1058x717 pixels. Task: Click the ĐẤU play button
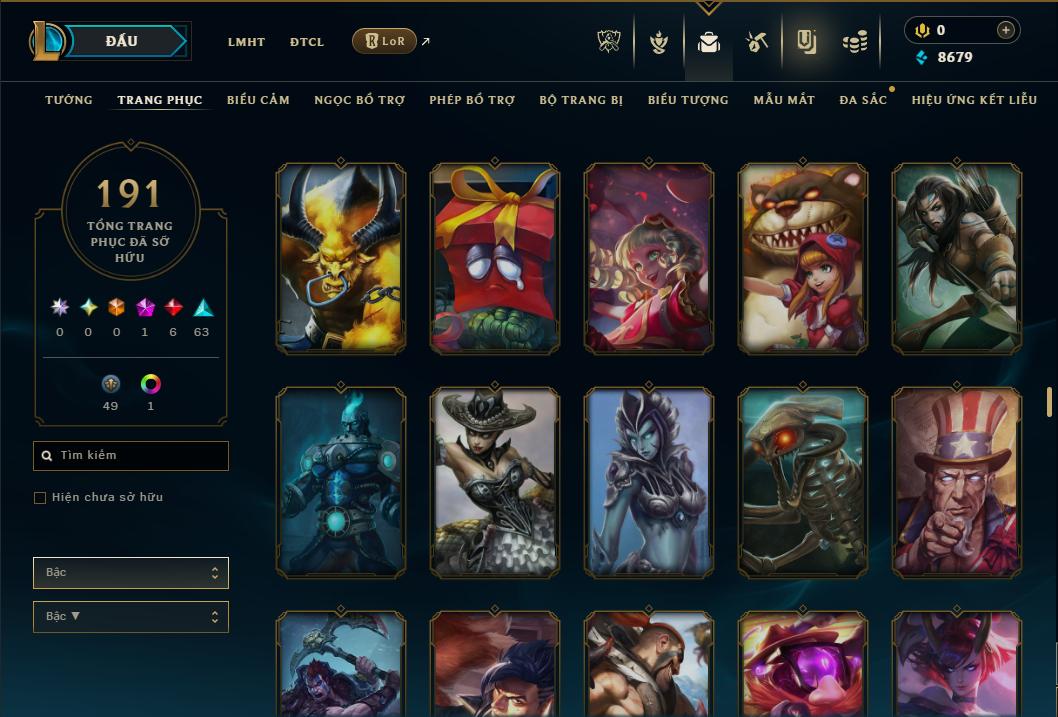[x=122, y=41]
